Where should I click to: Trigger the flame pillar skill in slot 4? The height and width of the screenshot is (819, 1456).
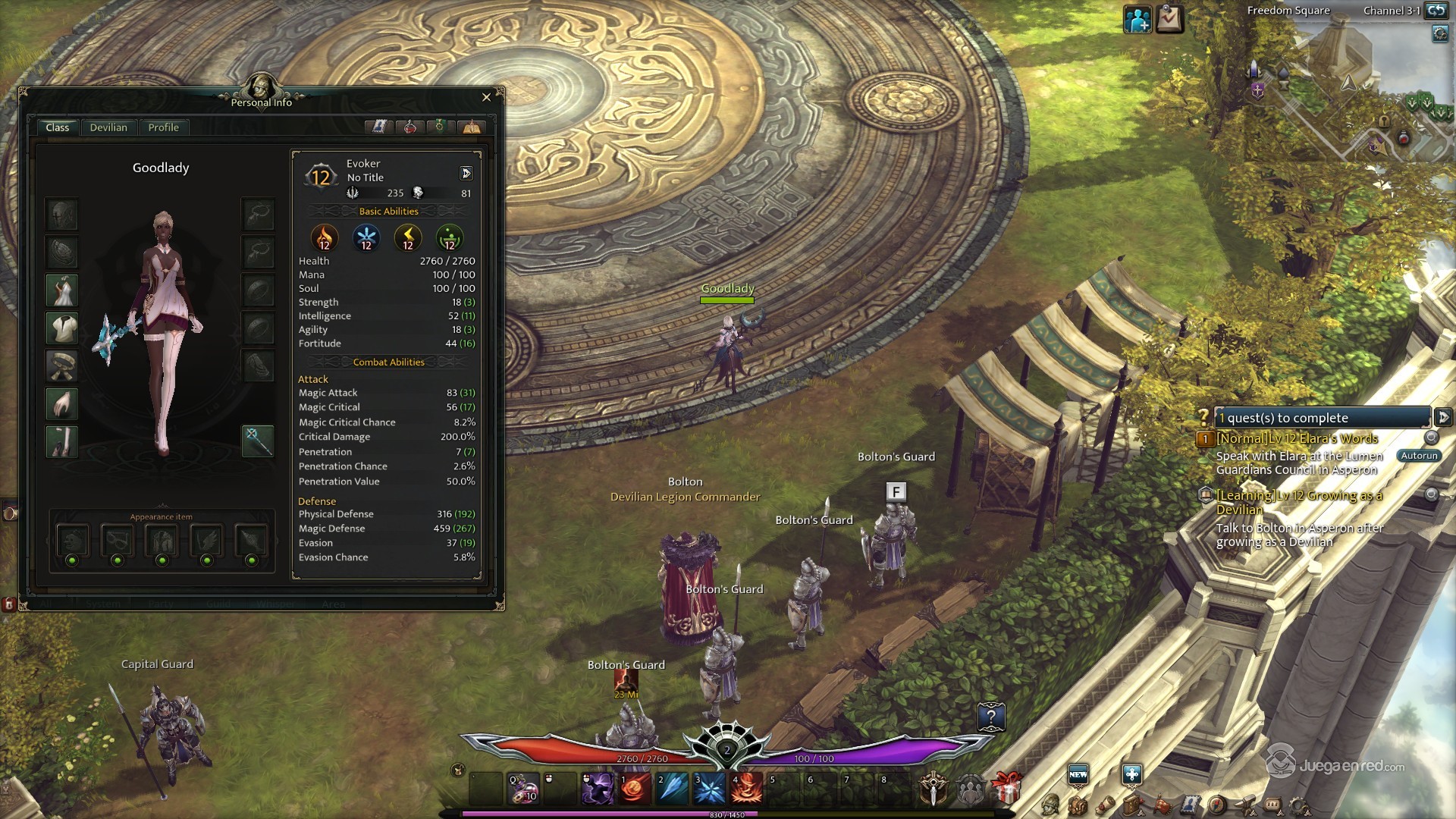747,789
